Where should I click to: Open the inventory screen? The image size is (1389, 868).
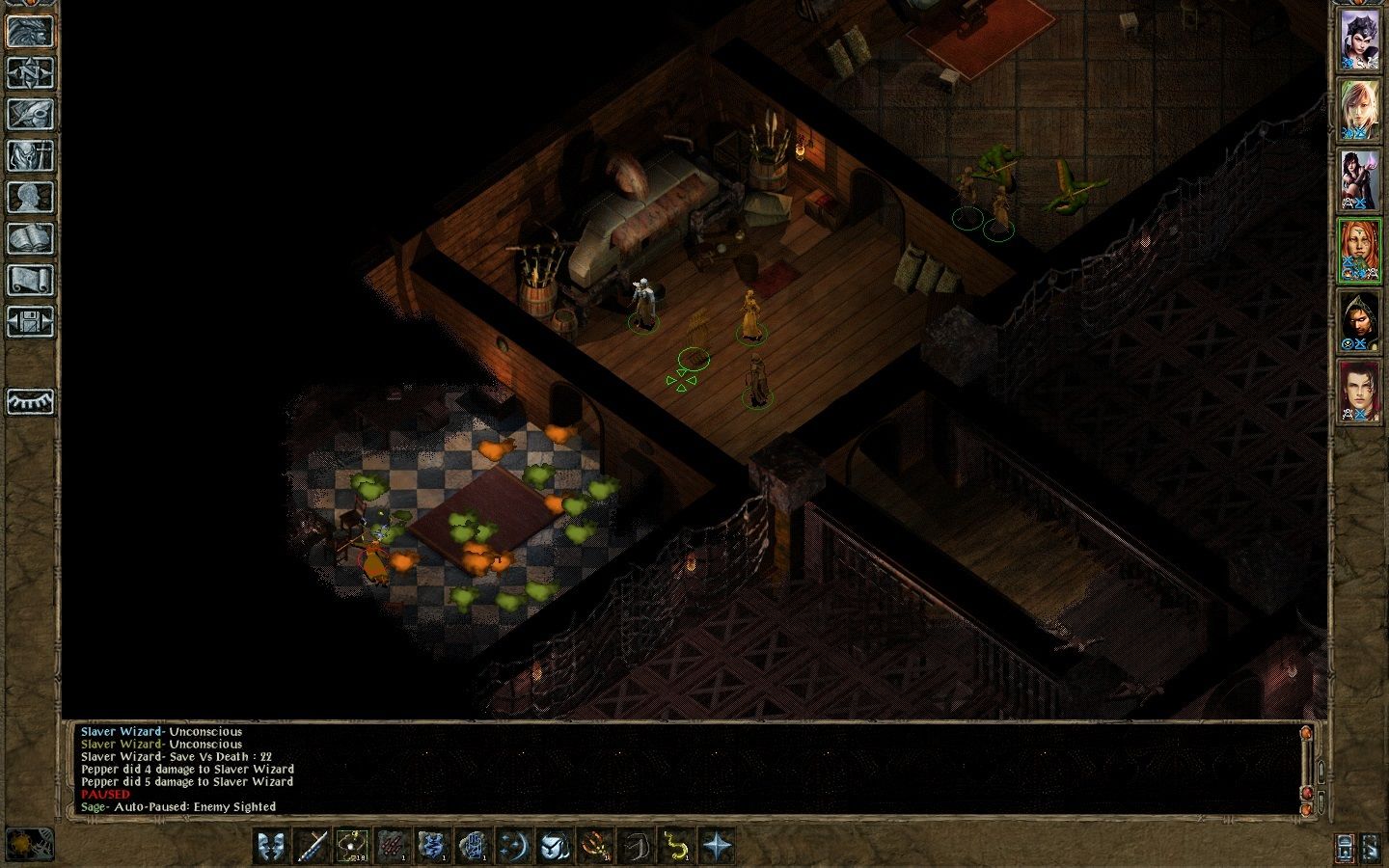click(30, 155)
